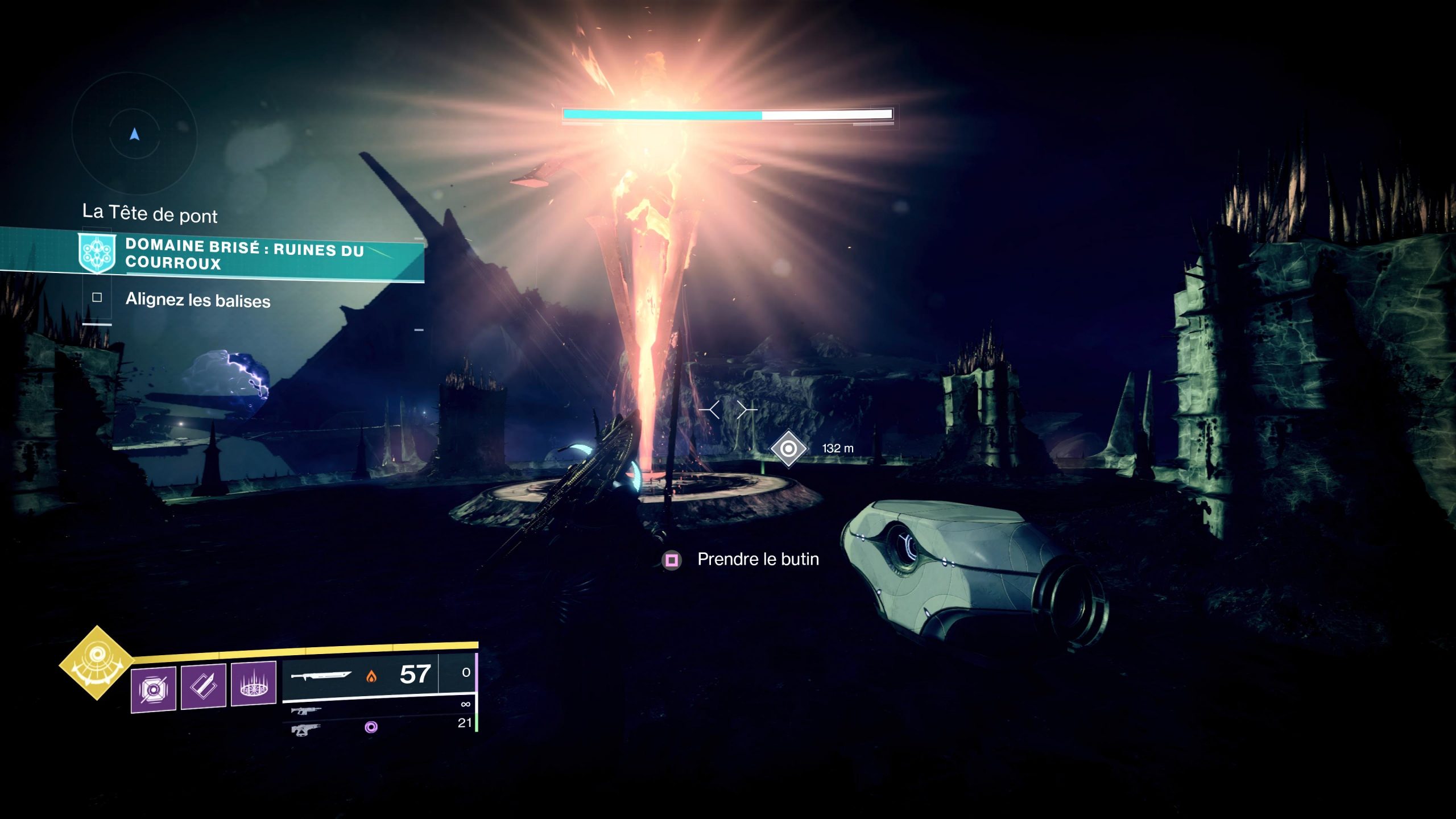This screenshot has width=1456, height=819.
Task: Click the radar circle
Action: [134, 134]
